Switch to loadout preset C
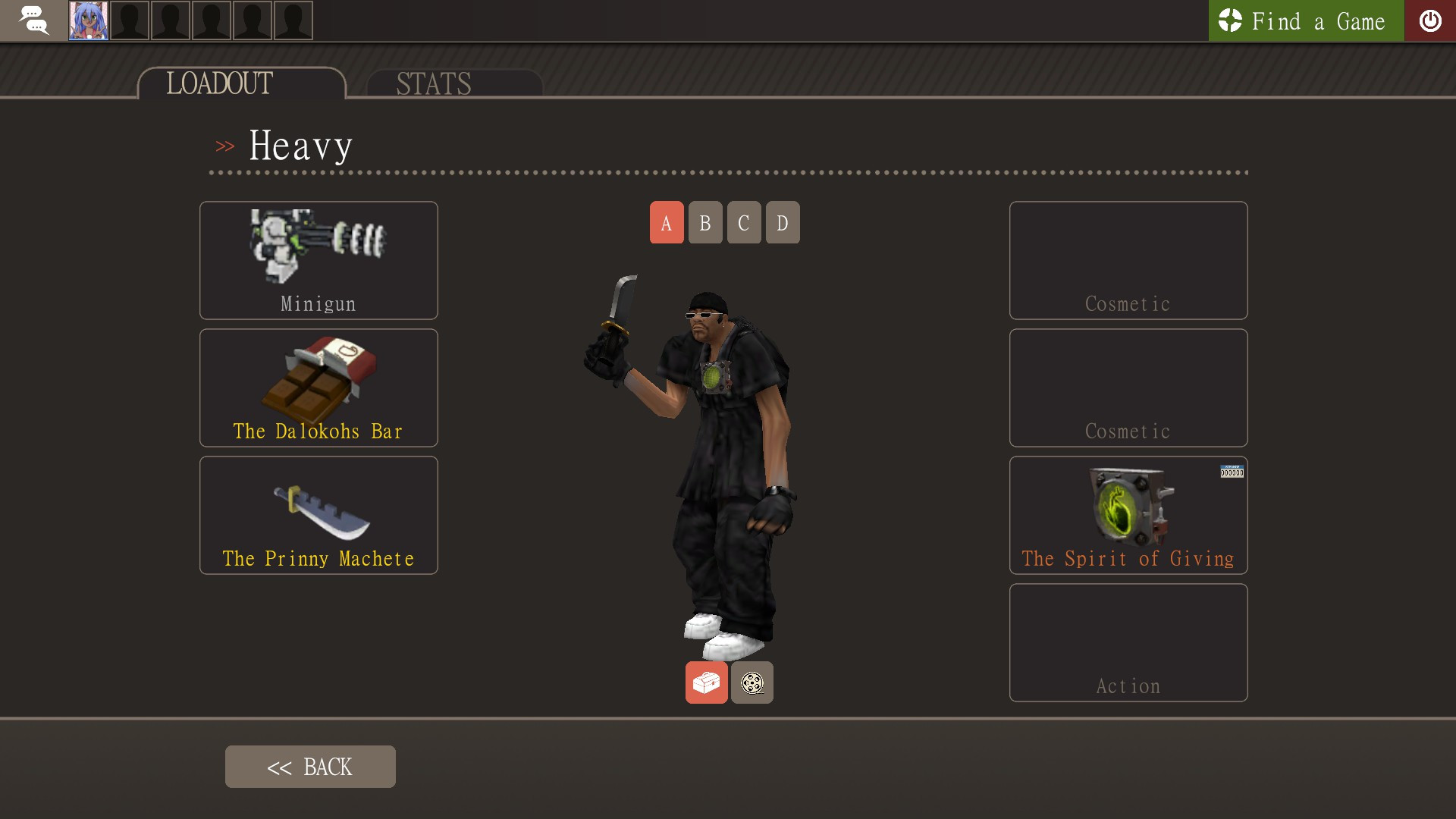Viewport: 1456px width, 819px height. click(743, 222)
